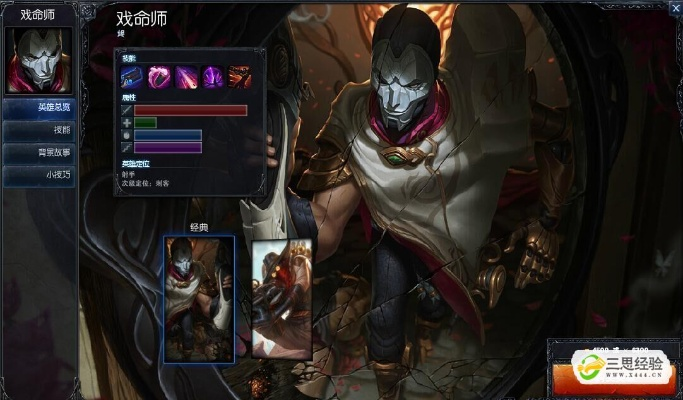Switch to the 技能 abilities tab
Image resolution: width=683 pixels, height=400 pixels.
(40, 130)
